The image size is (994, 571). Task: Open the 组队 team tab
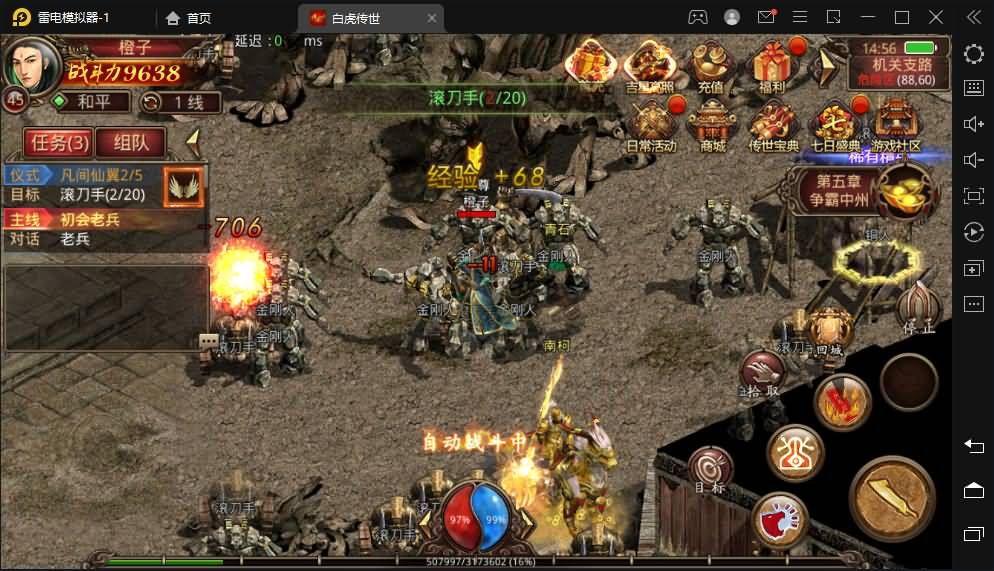[x=131, y=143]
